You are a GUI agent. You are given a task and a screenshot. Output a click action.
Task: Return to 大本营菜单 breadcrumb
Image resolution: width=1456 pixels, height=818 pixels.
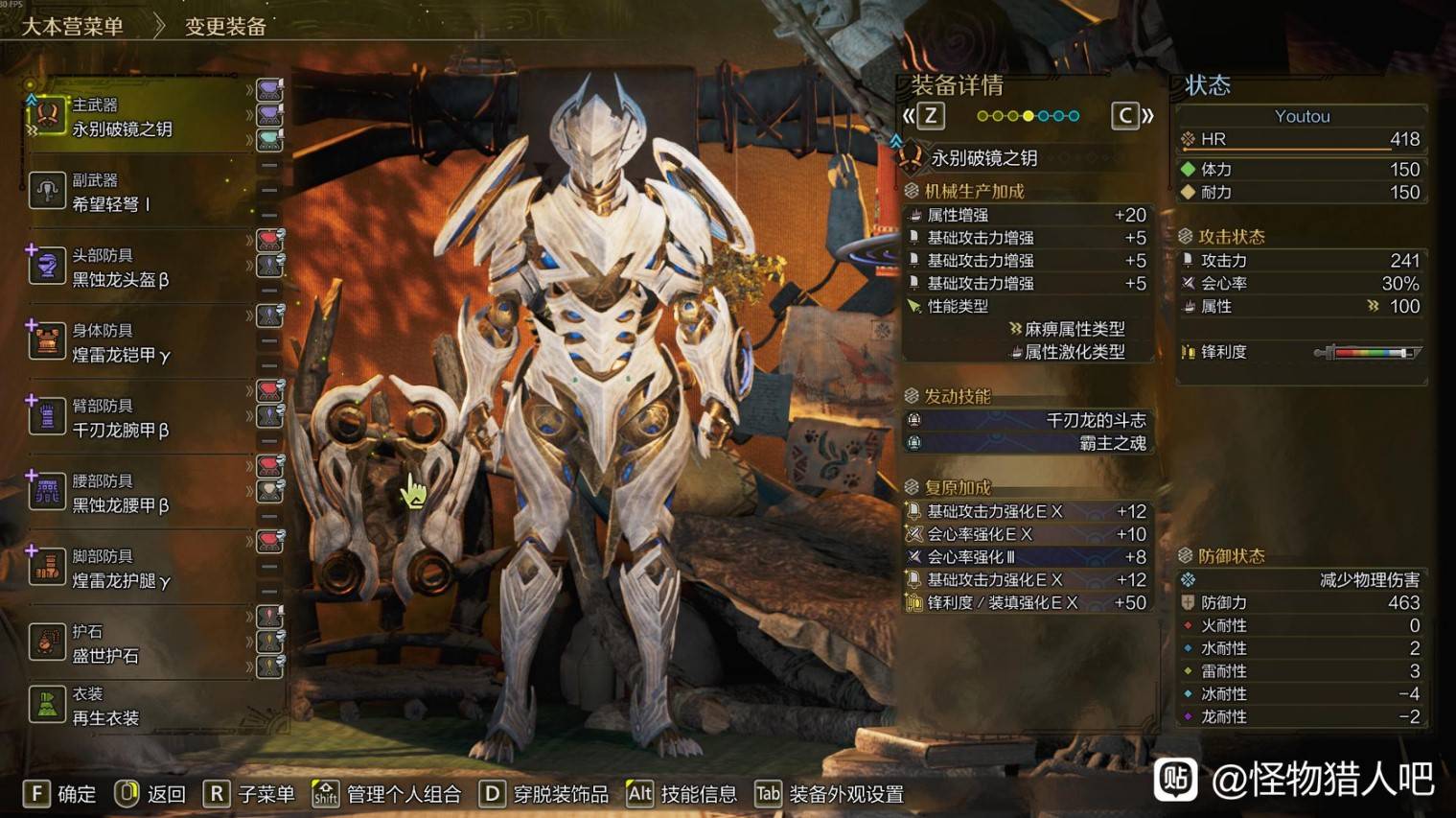73,27
